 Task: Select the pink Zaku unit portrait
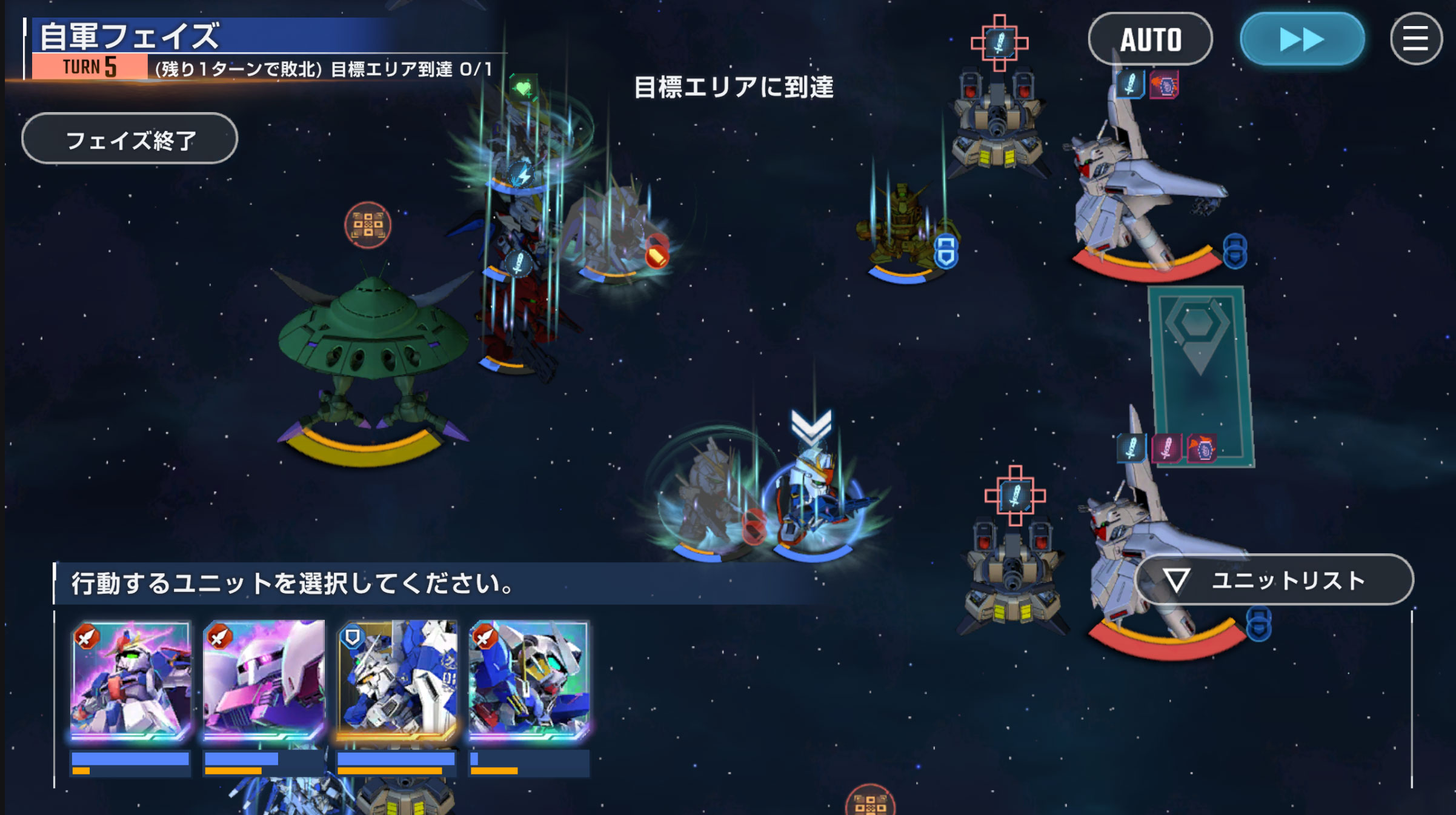click(x=264, y=679)
